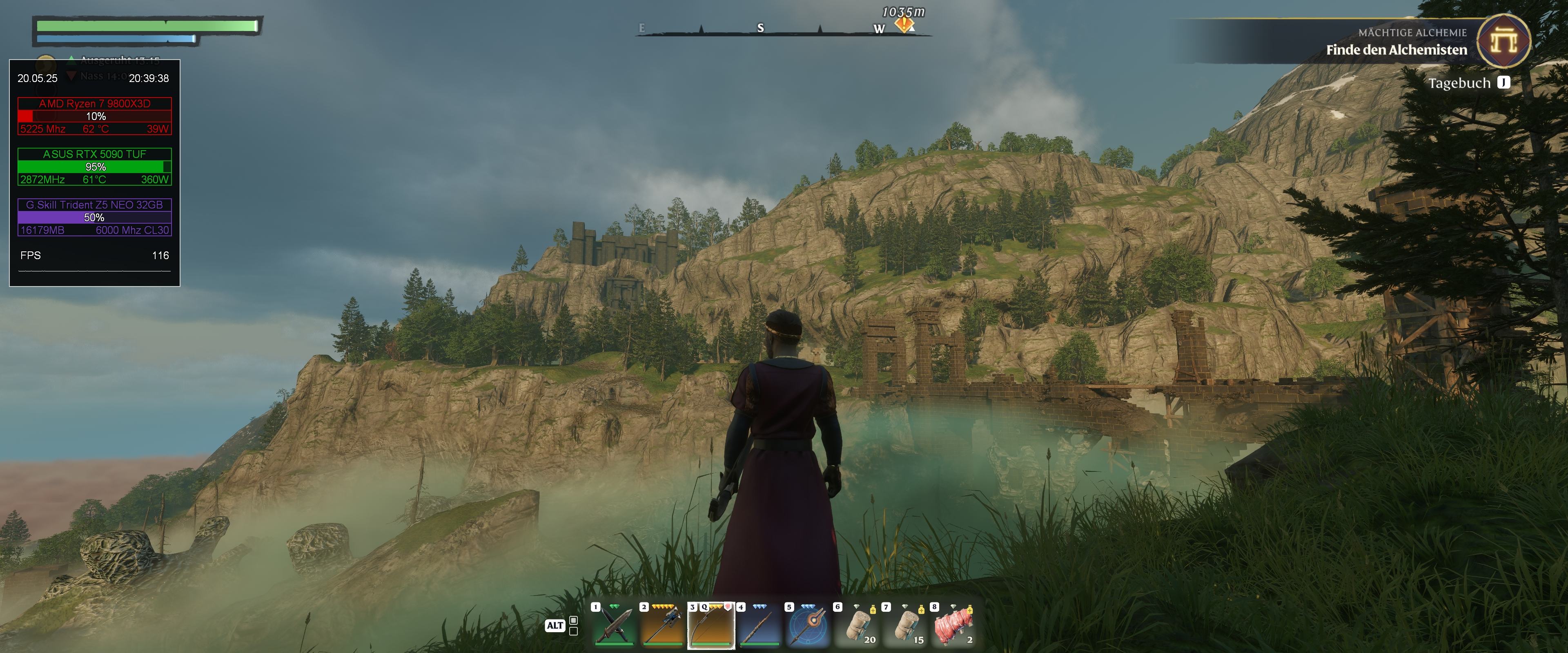Click the orange quest marker on compass
The image size is (1568, 653).
point(904,24)
